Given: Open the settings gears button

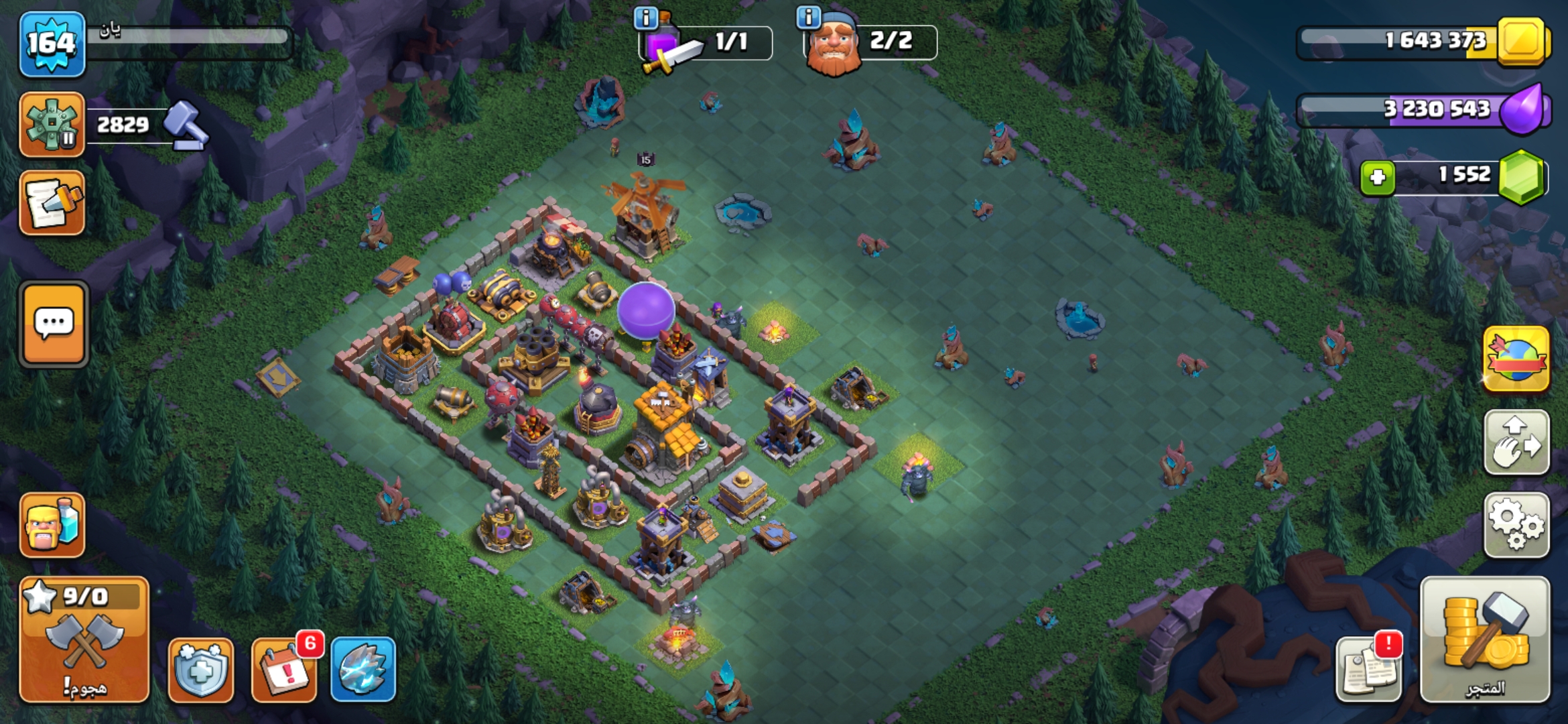Looking at the screenshot, I should tap(1516, 526).
